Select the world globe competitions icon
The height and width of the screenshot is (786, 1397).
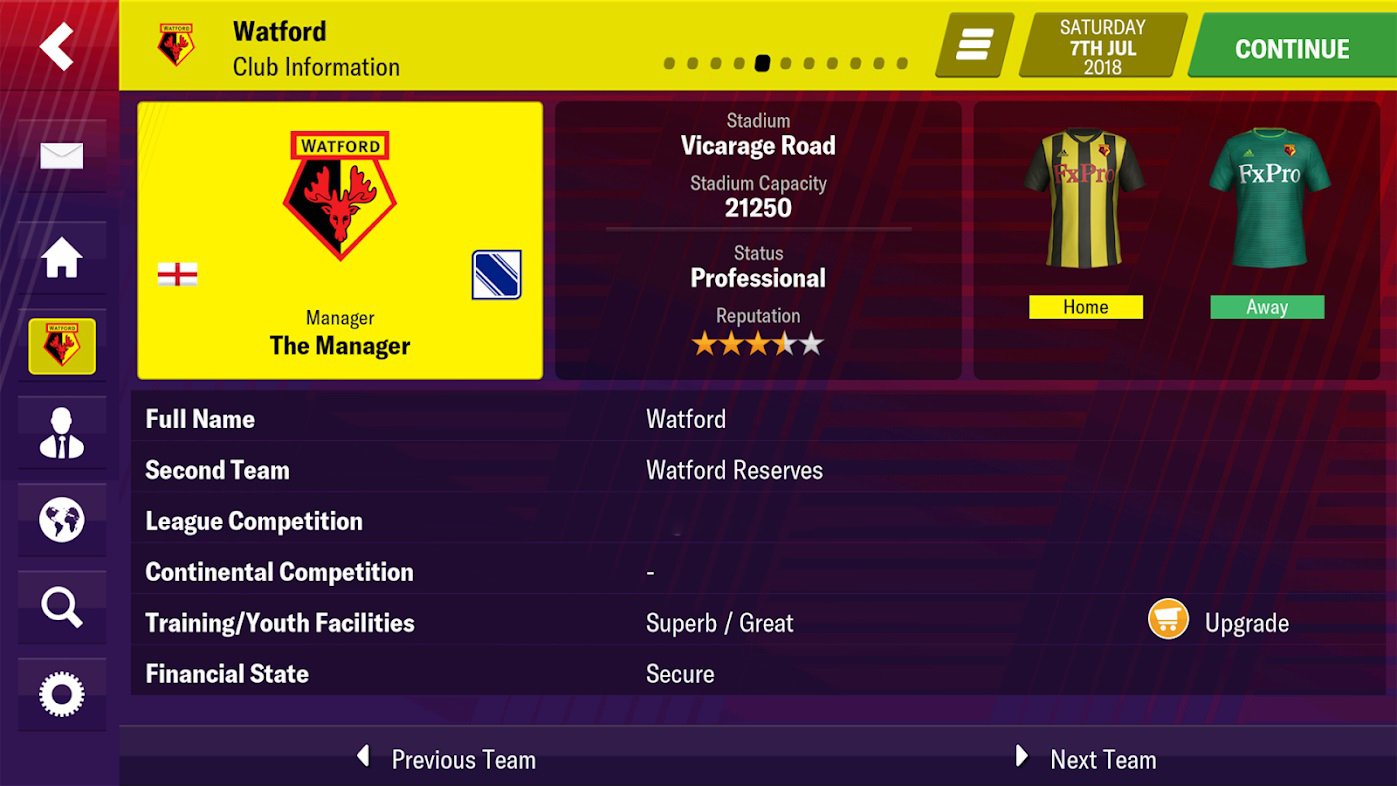(x=62, y=519)
